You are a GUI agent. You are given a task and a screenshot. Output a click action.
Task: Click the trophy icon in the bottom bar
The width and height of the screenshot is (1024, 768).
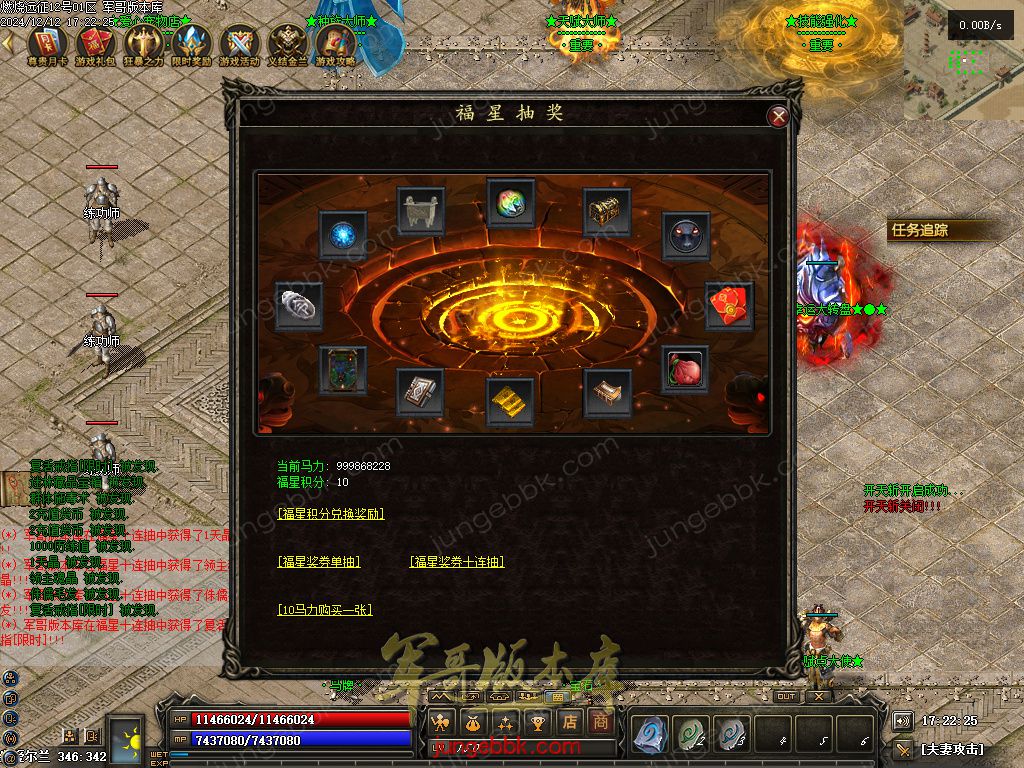click(538, 721)
